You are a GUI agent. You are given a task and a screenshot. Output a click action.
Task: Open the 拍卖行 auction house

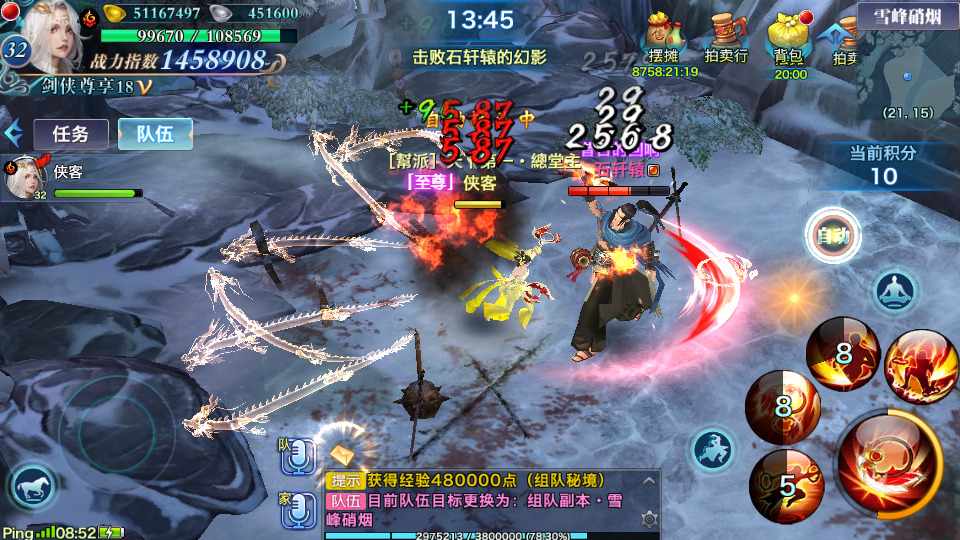(726, 40)
